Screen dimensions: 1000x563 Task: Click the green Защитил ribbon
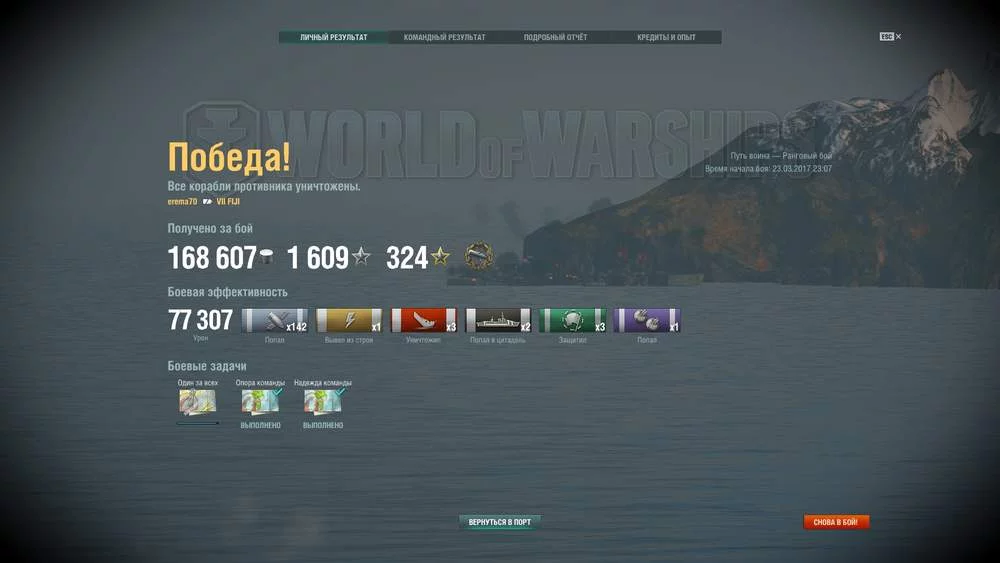tap(572, 321)
